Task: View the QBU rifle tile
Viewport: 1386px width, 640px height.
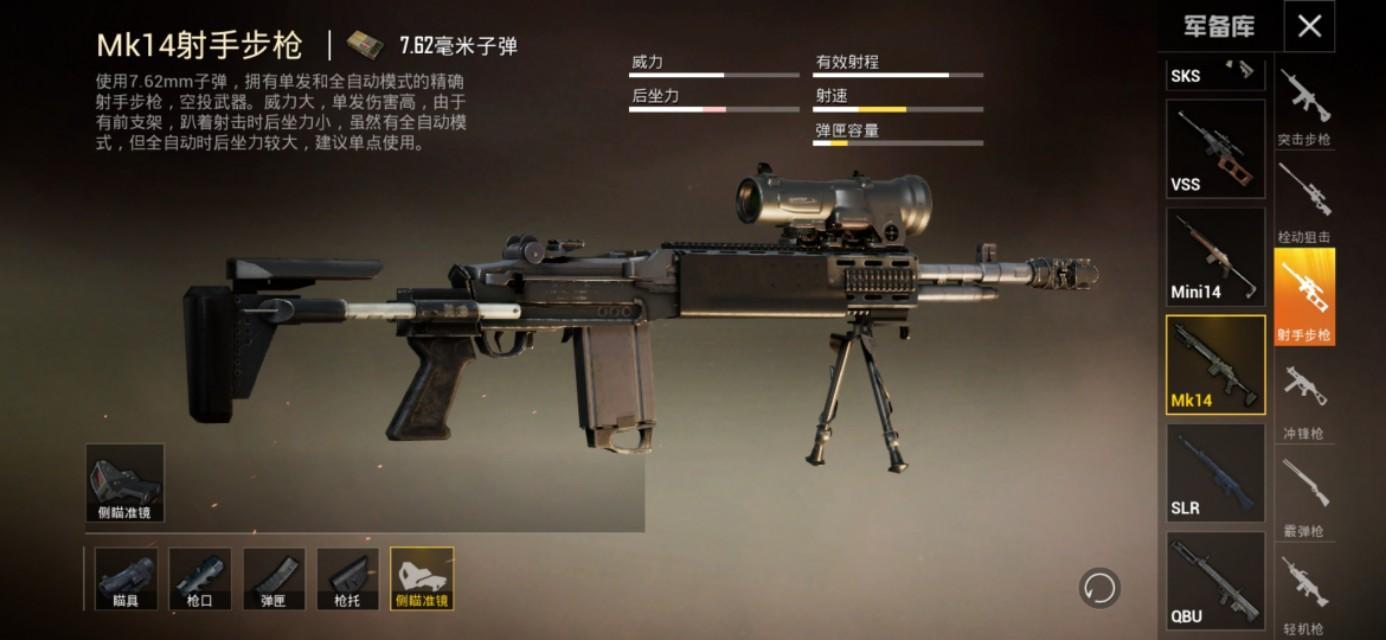Action: [1215, 581]
